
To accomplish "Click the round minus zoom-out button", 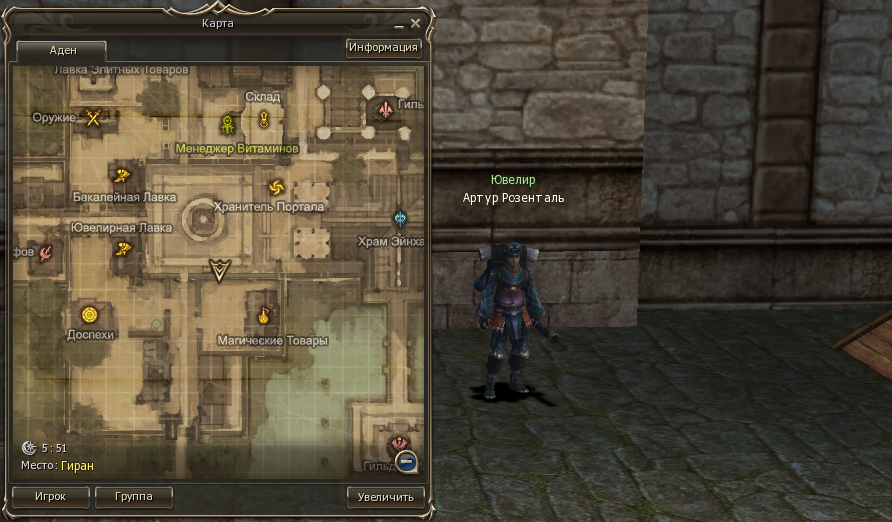I will pos(406,461).
